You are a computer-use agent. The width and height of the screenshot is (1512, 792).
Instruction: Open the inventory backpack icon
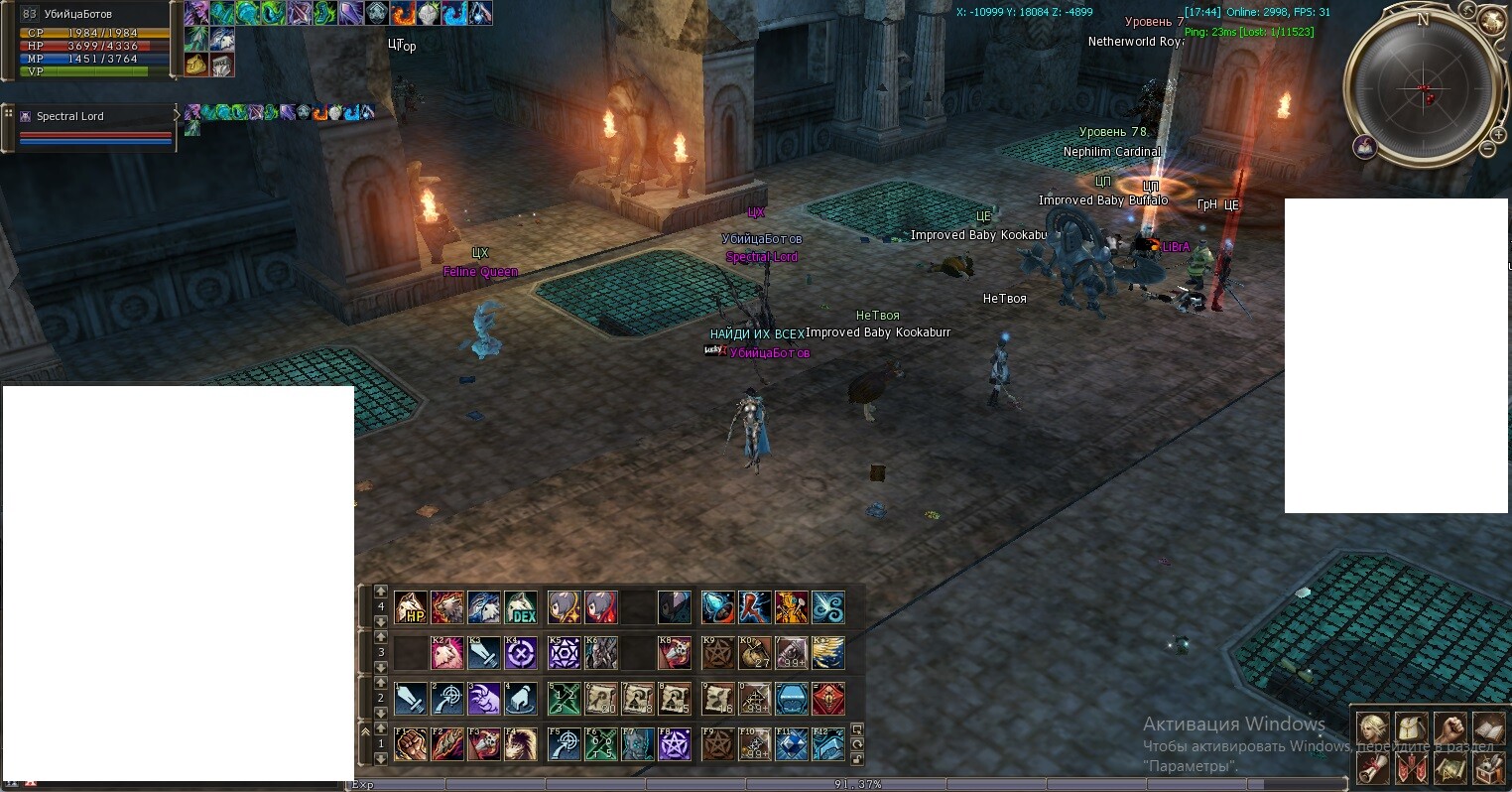tap(1412, 728)
